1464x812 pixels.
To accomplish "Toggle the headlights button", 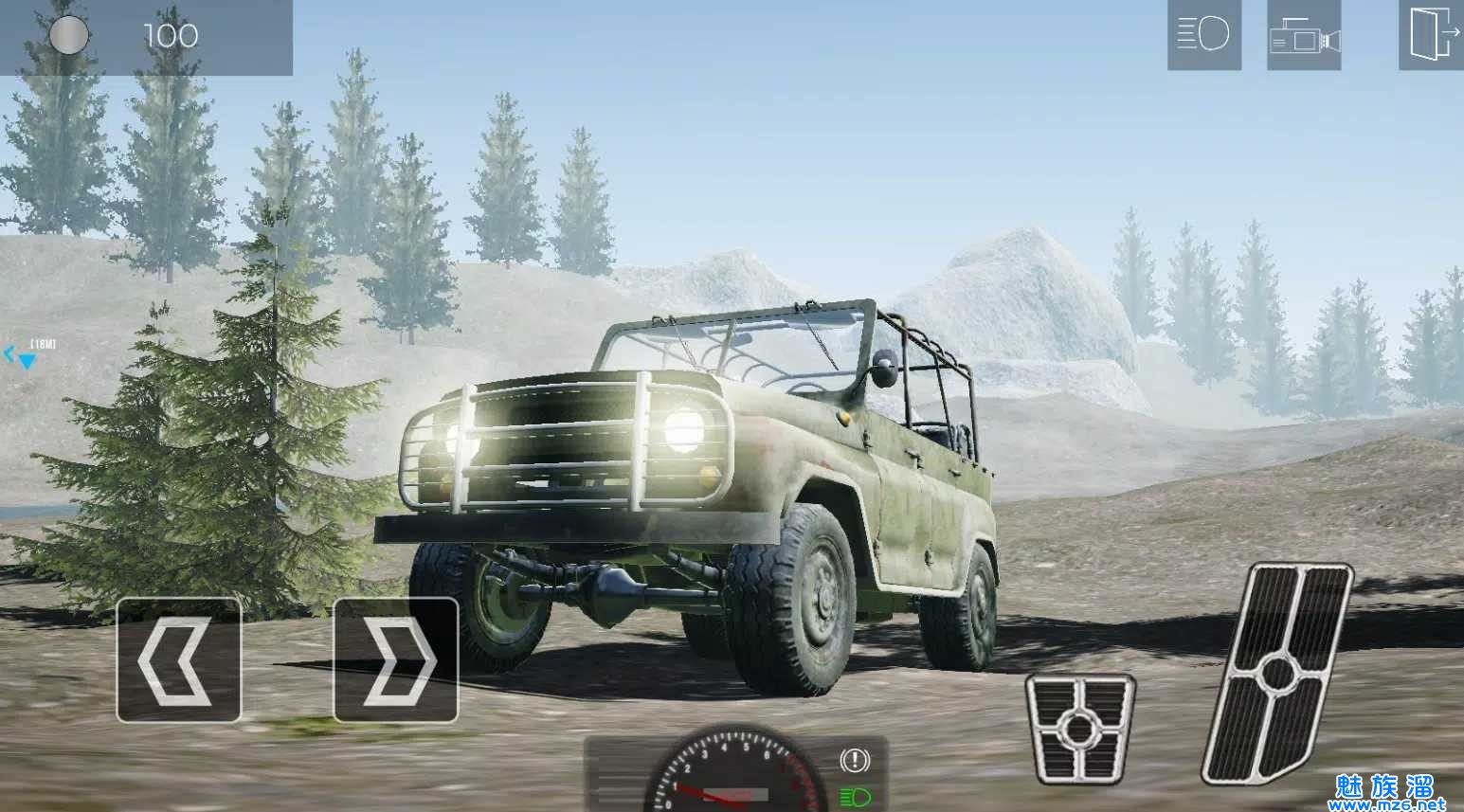I will 1203,35.
